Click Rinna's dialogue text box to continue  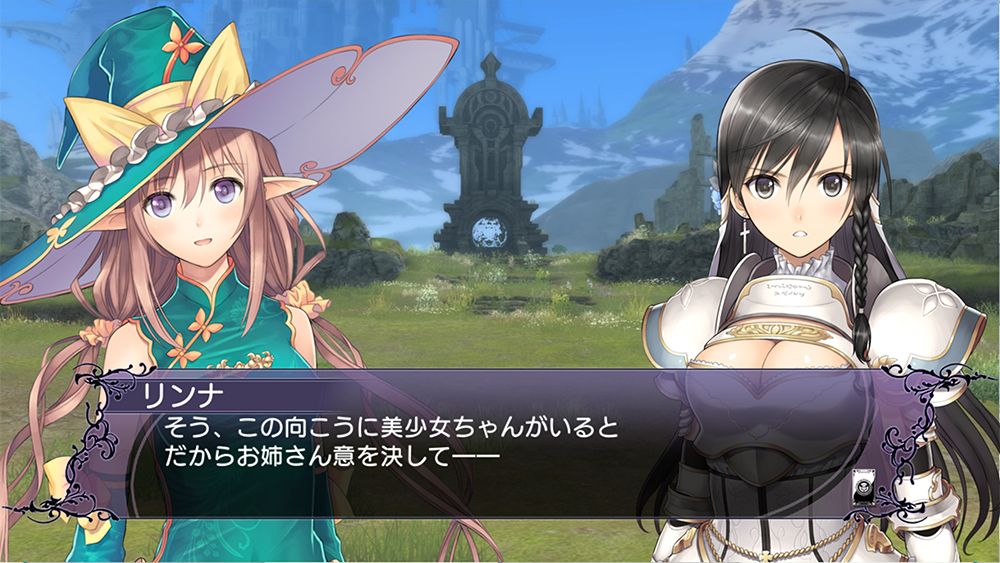(x=480, y=445)
